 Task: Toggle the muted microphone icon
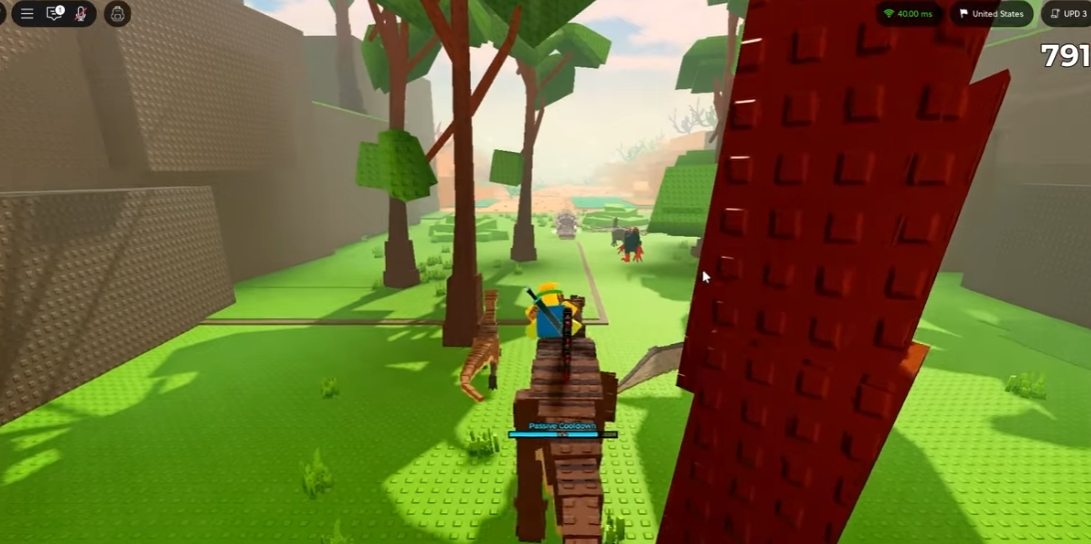tap(80, 14)
